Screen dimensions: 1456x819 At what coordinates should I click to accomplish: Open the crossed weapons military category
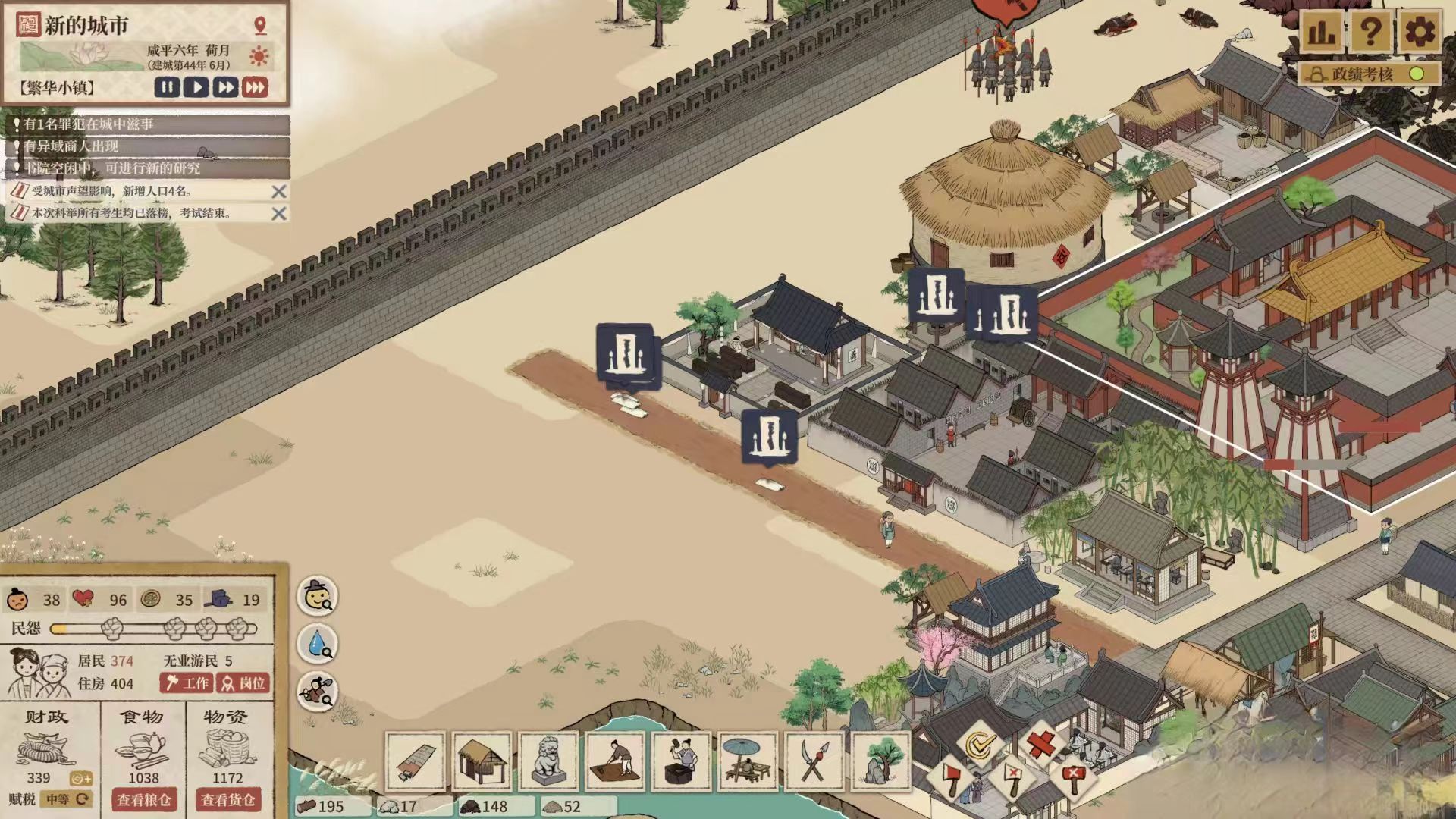[814, 761]
